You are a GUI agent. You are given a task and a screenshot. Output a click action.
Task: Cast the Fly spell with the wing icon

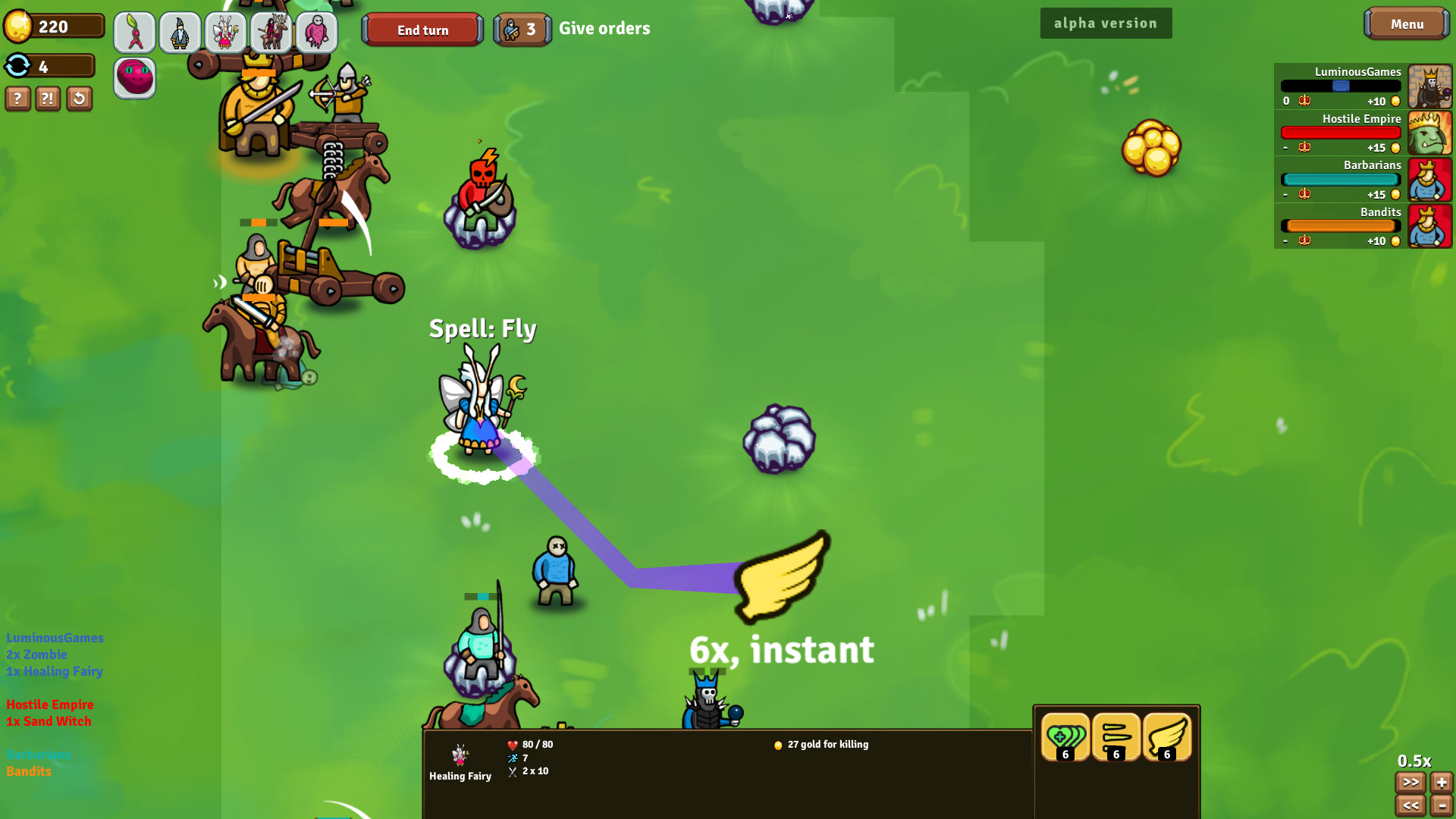tap(1166, 736)
